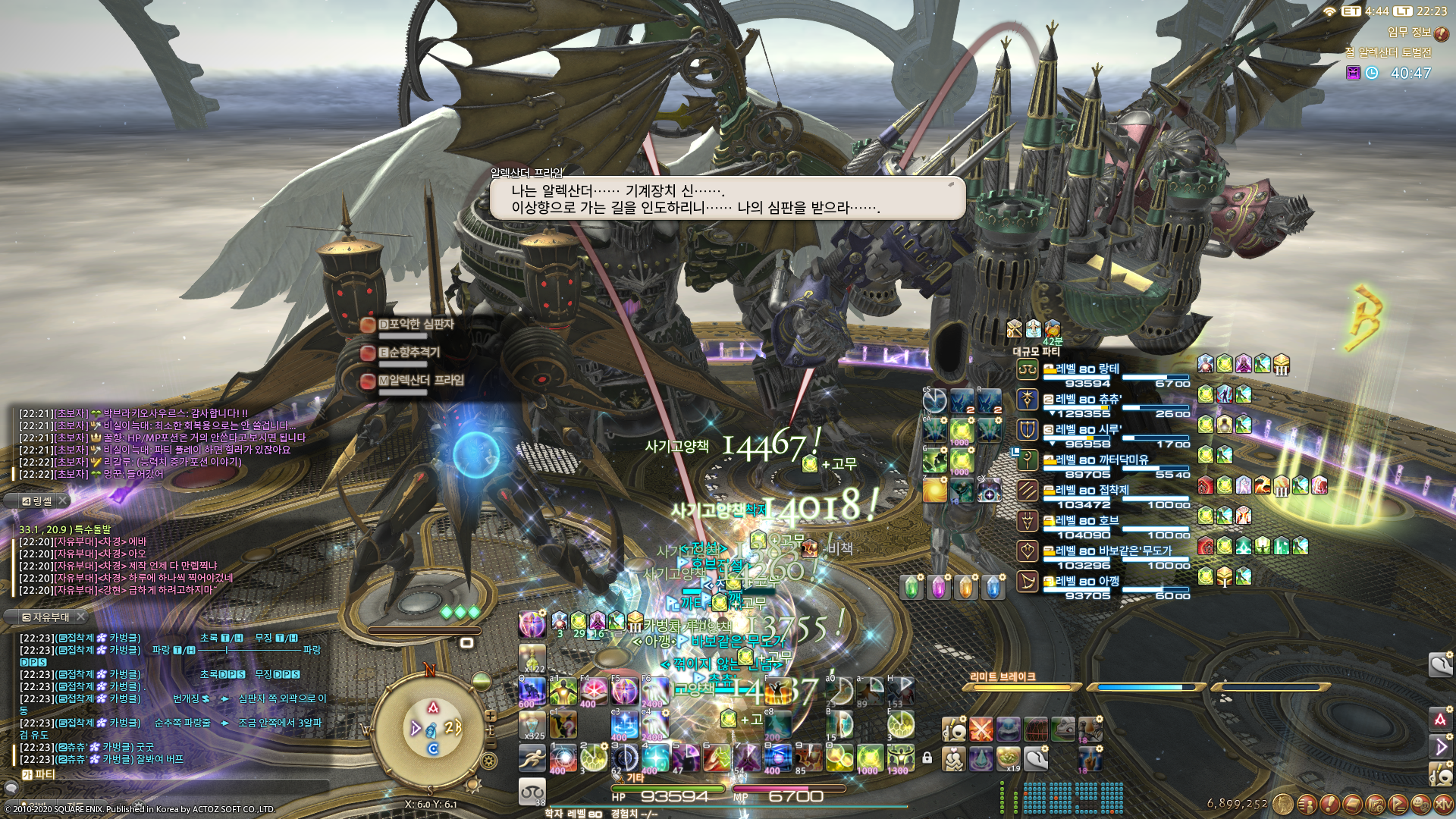Zoom in the minimap with plus button
Screen dimensions: 1456x819
[491, 716]
